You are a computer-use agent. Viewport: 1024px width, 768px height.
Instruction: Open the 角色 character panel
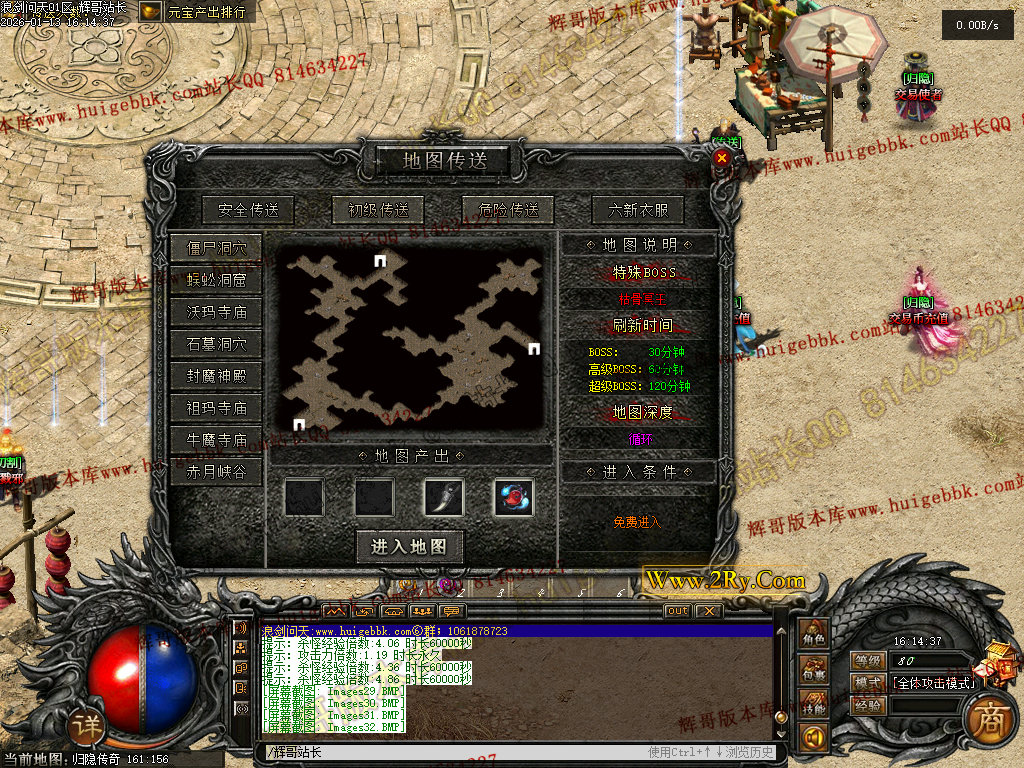[814, 636]
